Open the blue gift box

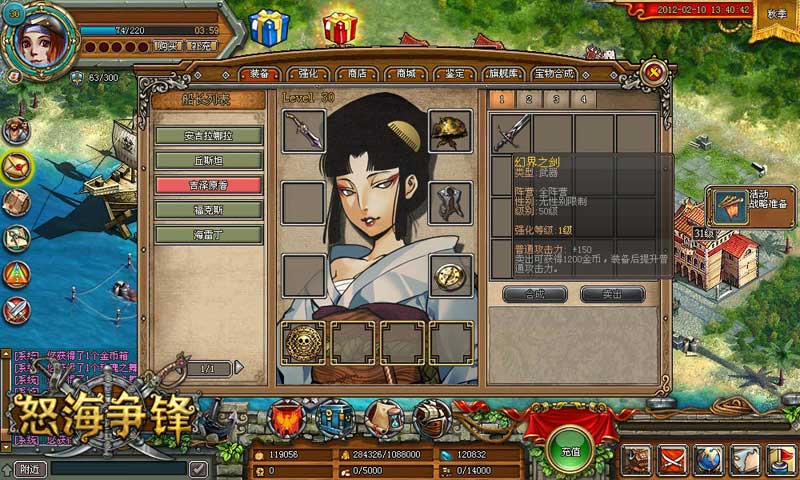(269, 28)
